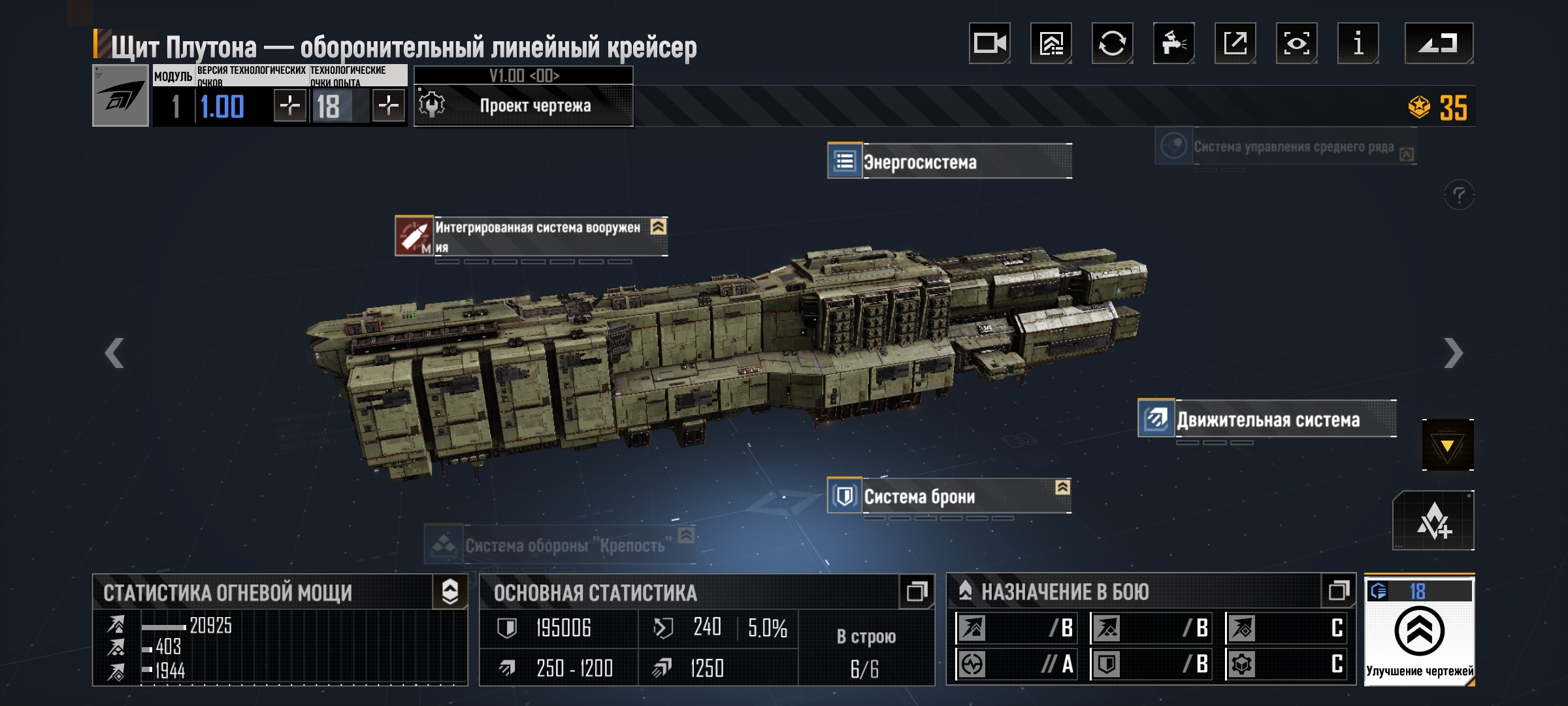This screenshot has height=706, width=1568.
Task: Toggle the eye focus view icon
Action: coord(1296,44)
